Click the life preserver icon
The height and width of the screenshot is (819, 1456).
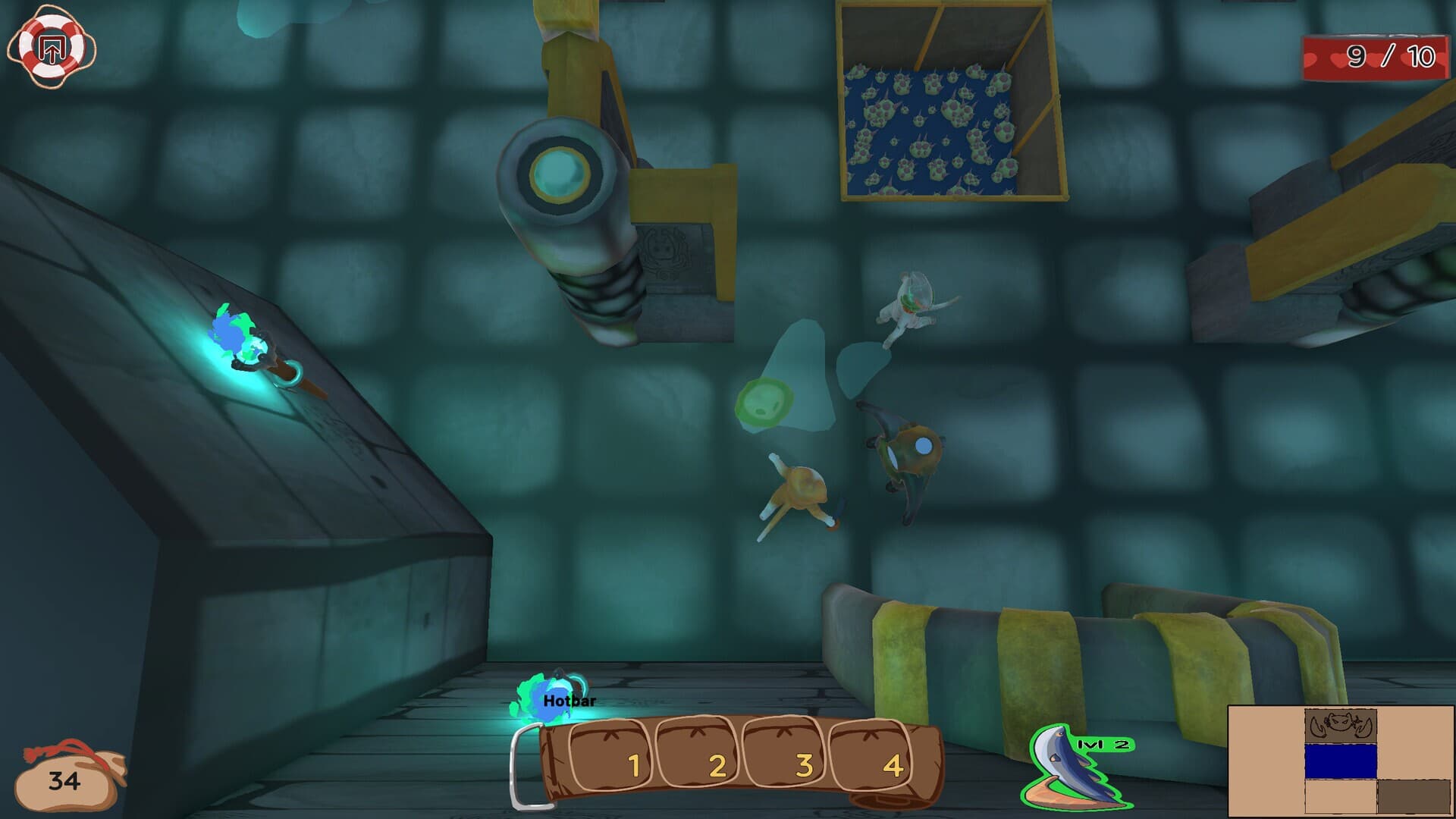pos(52,49)
